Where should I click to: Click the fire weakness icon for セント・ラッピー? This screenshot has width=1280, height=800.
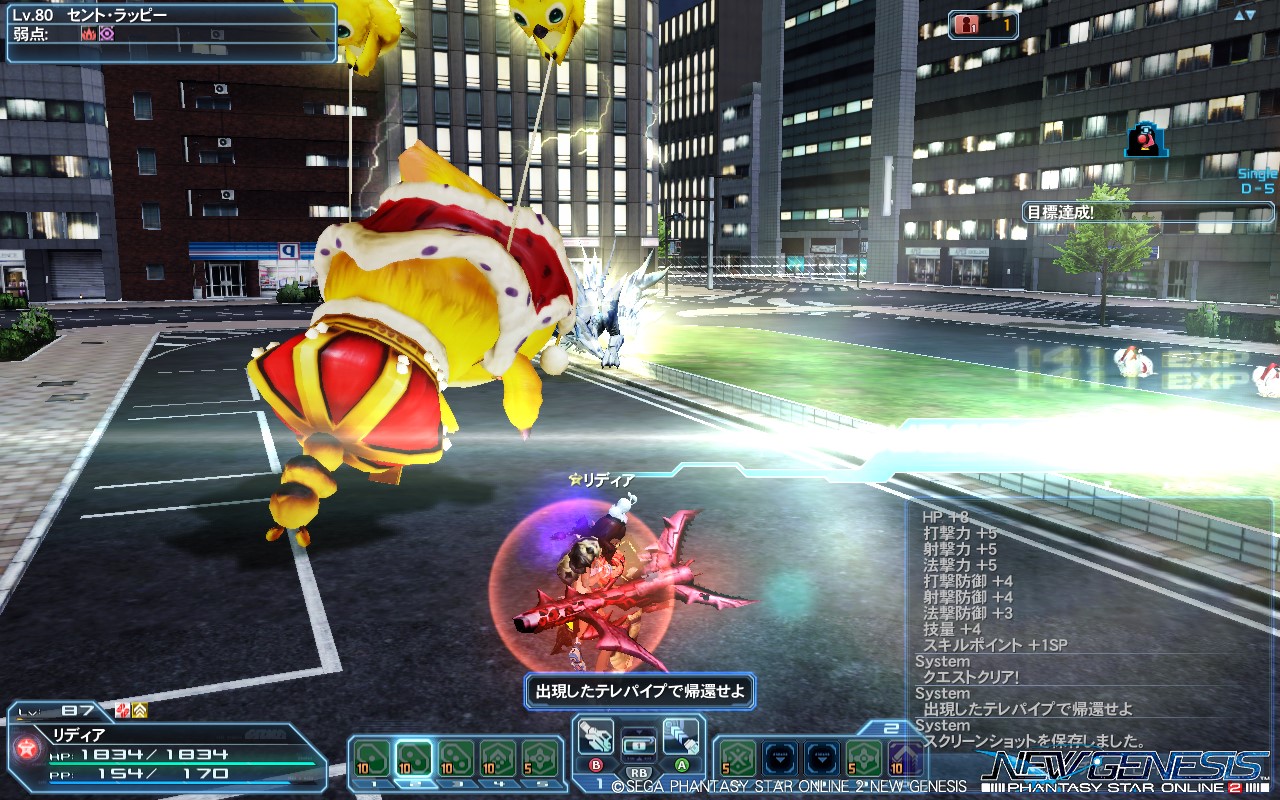point(89,33)
